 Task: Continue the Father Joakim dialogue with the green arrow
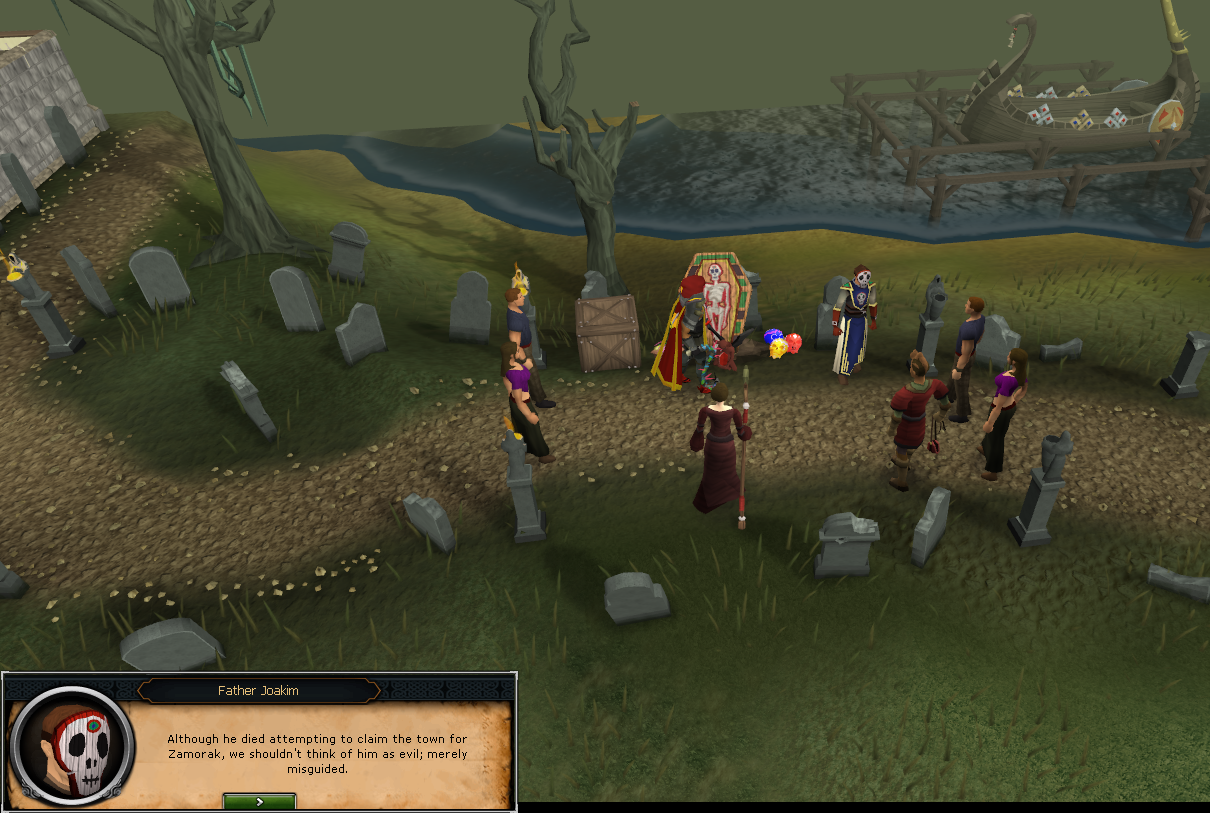pyautogui.click(x=259, y=801)
